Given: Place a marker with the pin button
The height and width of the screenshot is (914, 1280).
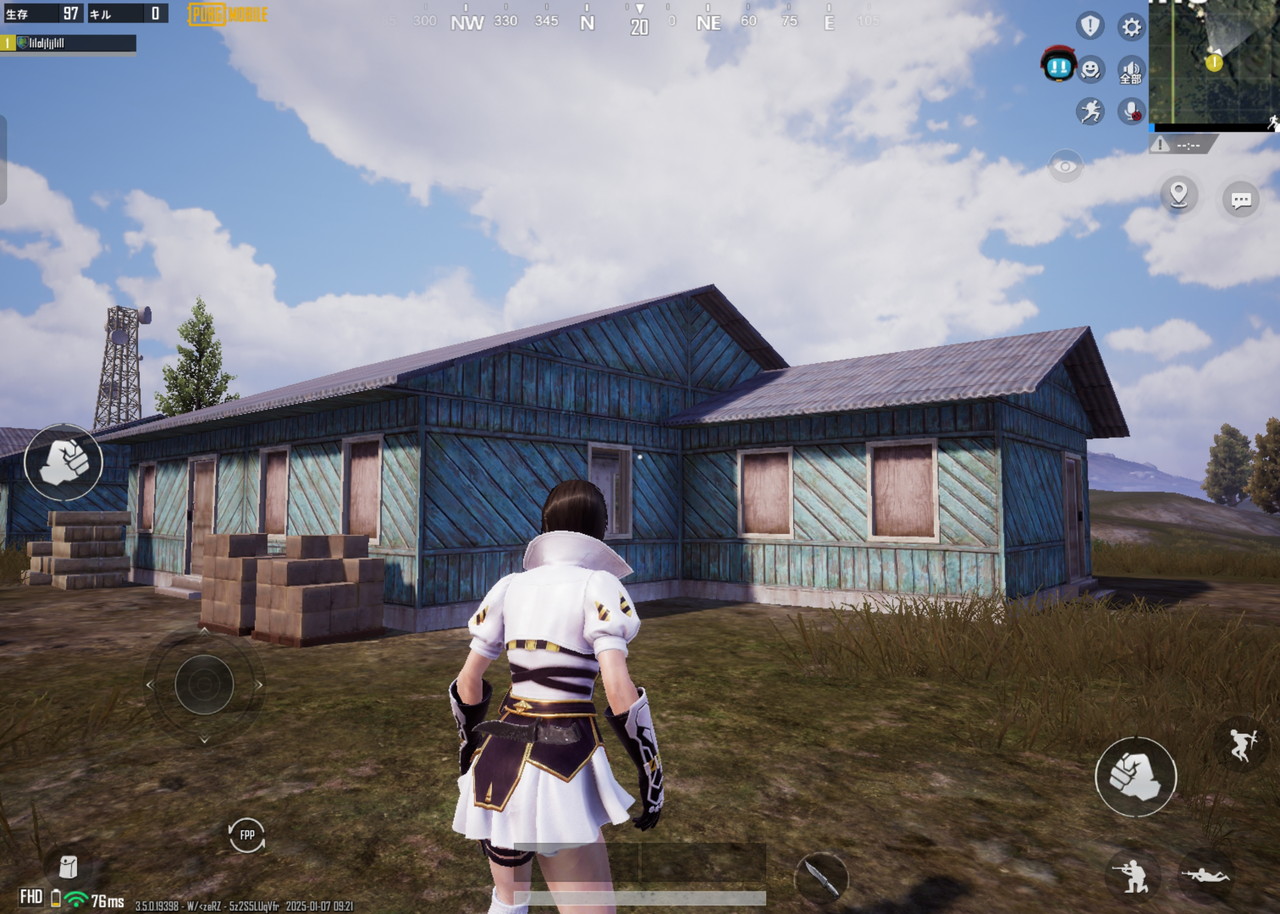Looking at the screenshot, I should [1179, 194].
